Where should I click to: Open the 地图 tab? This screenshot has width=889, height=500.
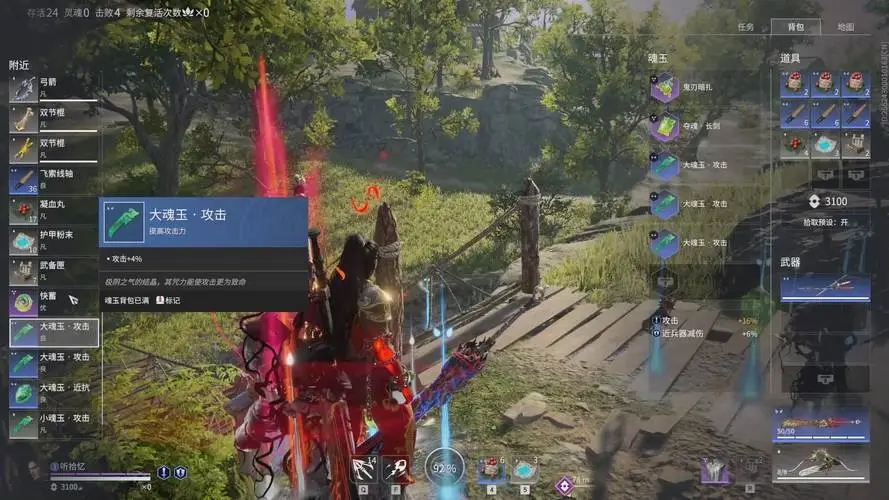point(845,27)
